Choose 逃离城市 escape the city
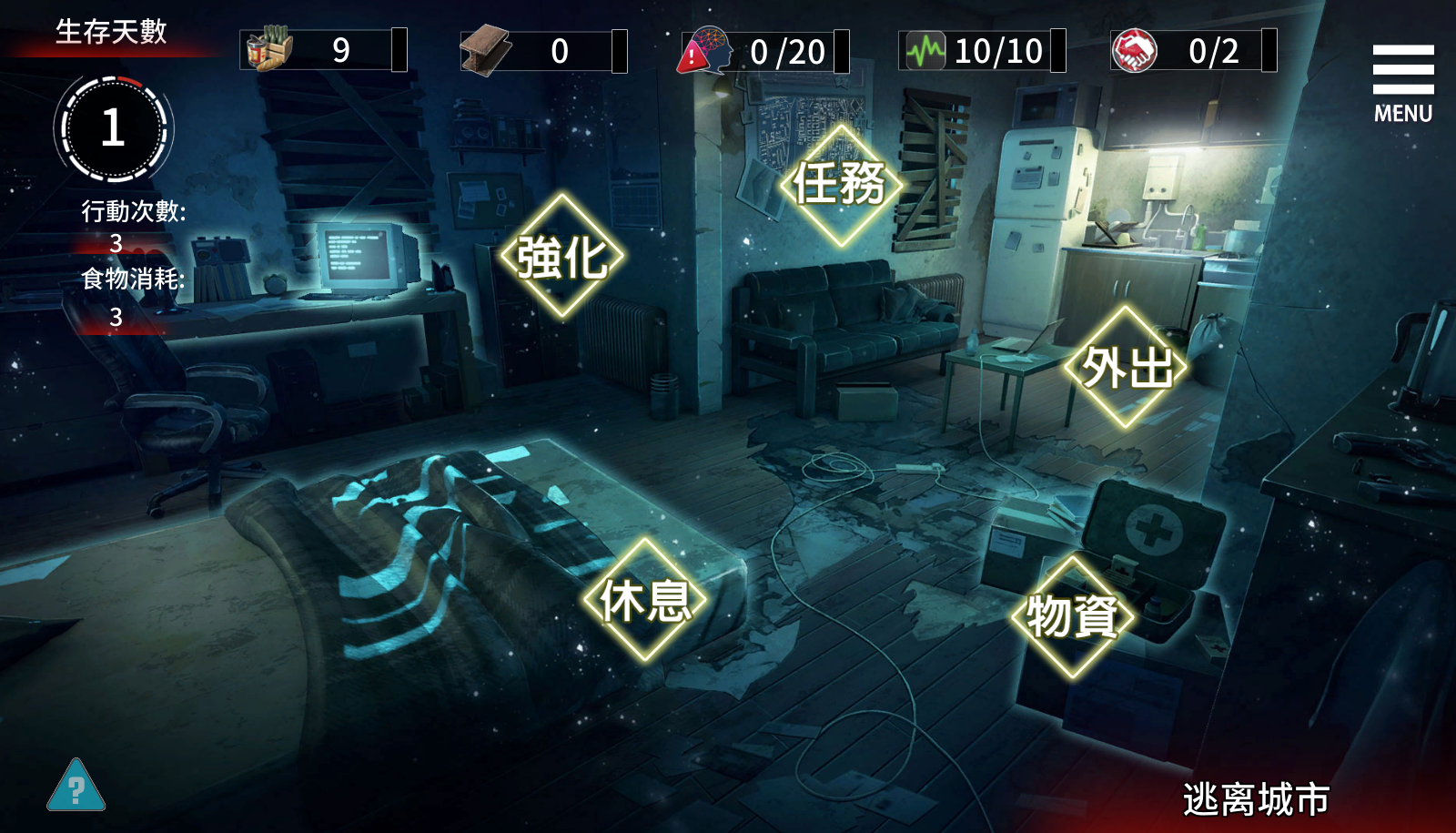Viewport: 1456px width, 833px height. click(1256, 799)
